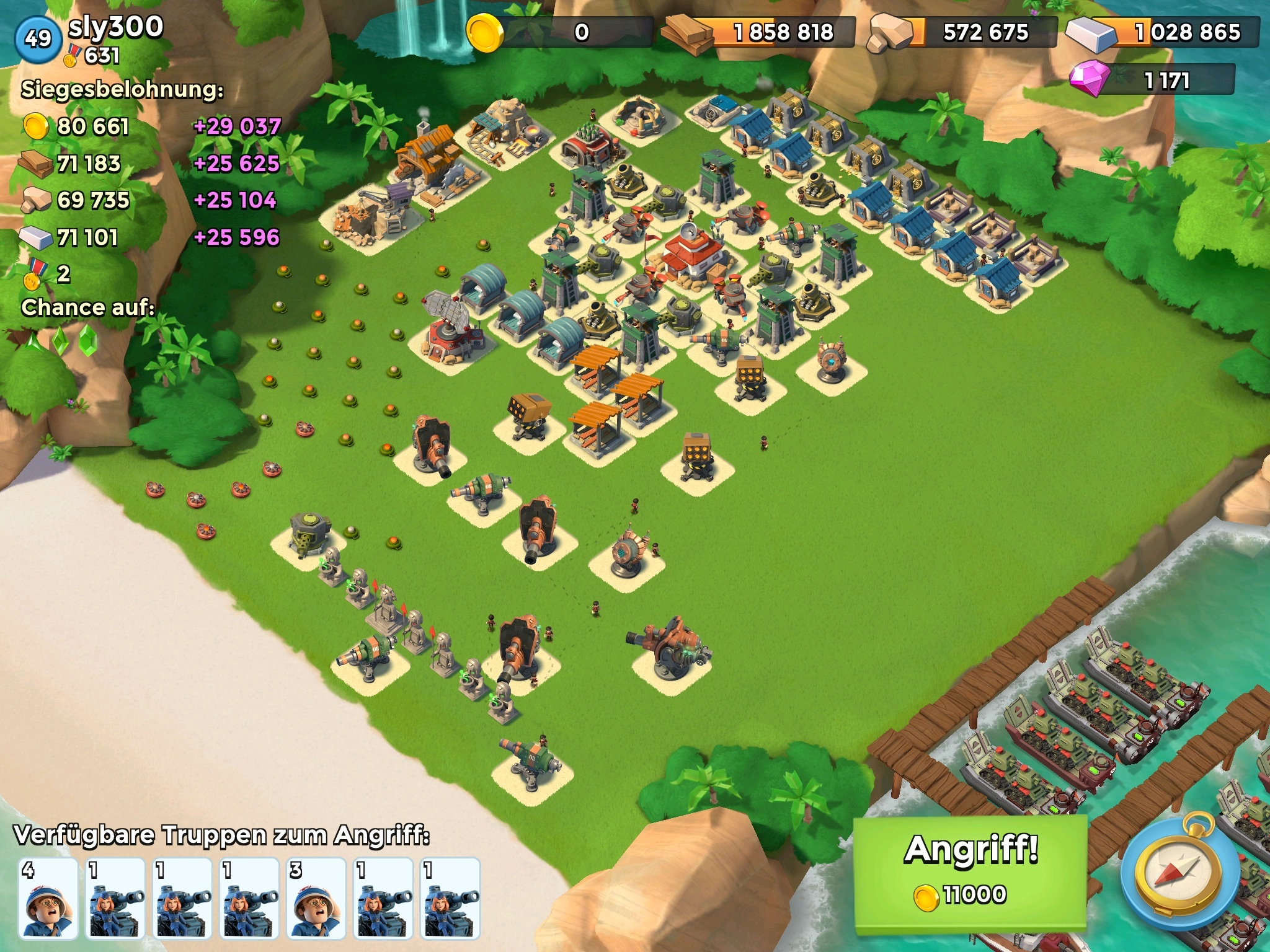
Task: Choose the troop card showing 3 units
Action: [x=316, y=897]
